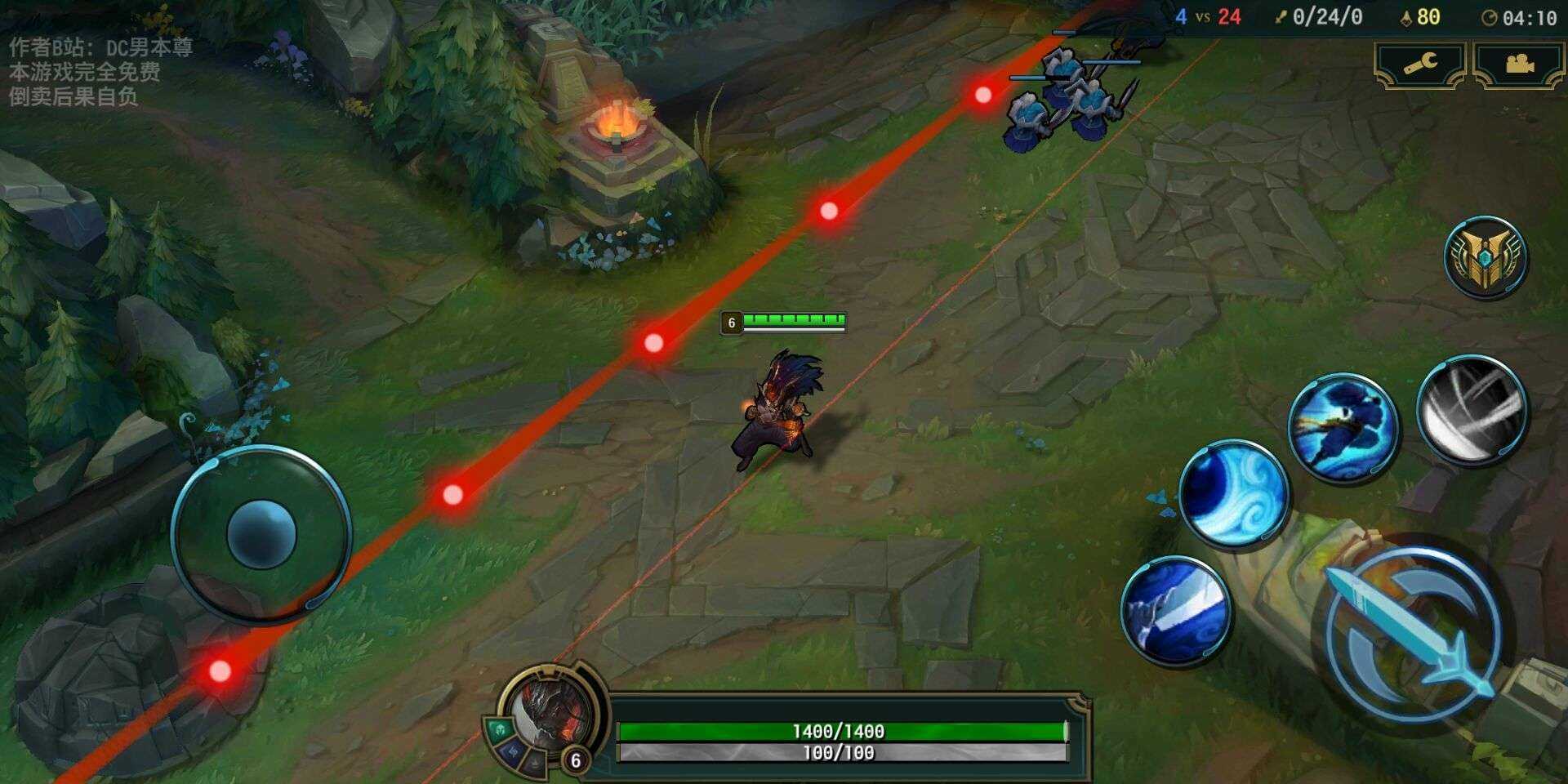Screen dimensions: 1568x784
Task: Trigger the steel blade thrust ability
Action: pos(1176,609)
